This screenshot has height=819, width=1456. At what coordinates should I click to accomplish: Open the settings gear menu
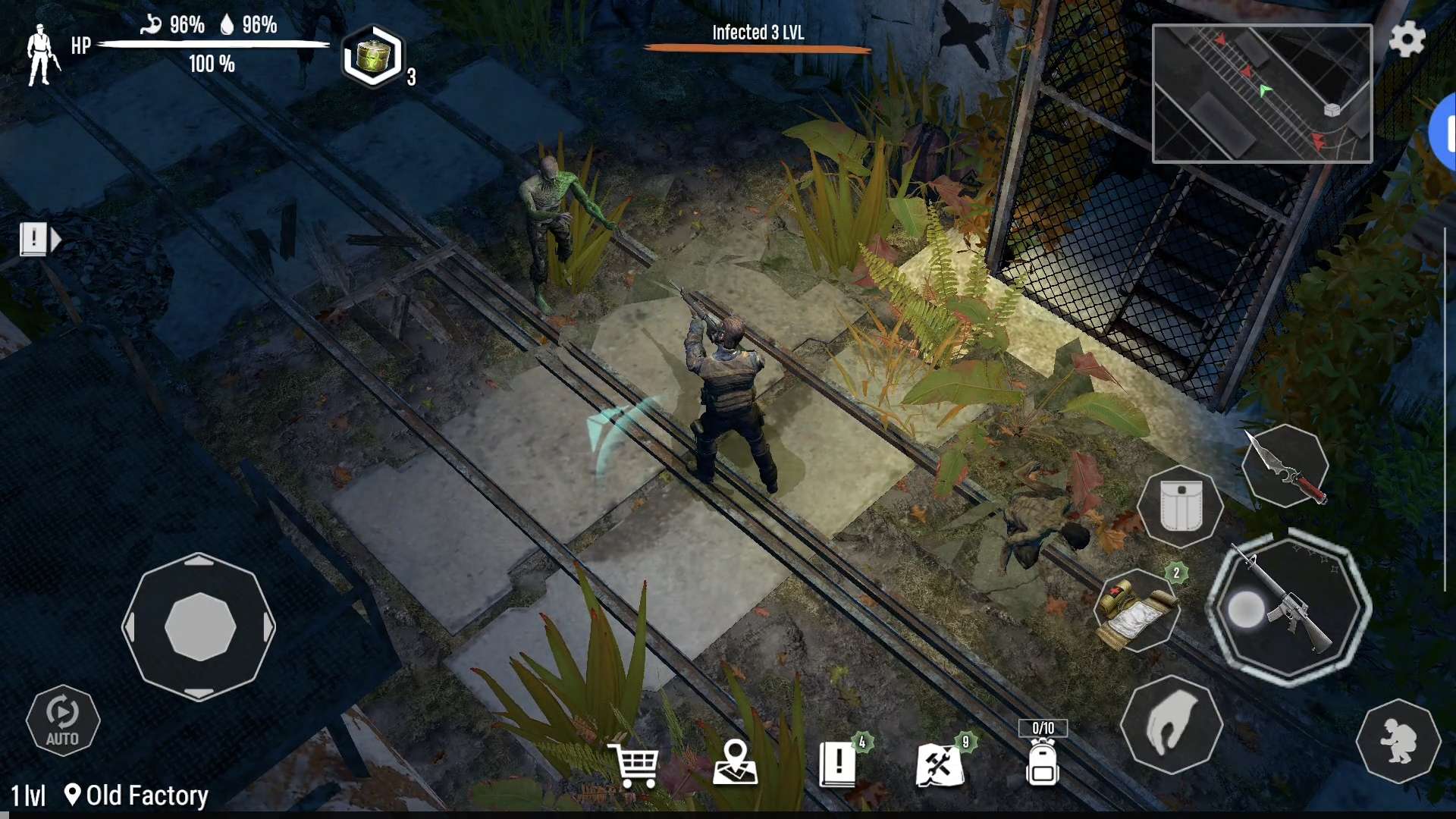[1407, 39]
